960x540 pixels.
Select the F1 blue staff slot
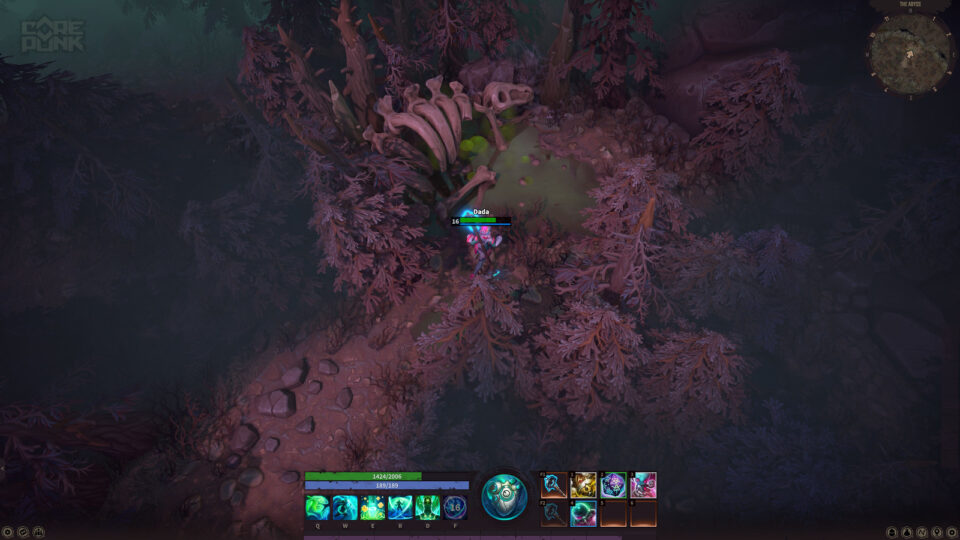554,485
